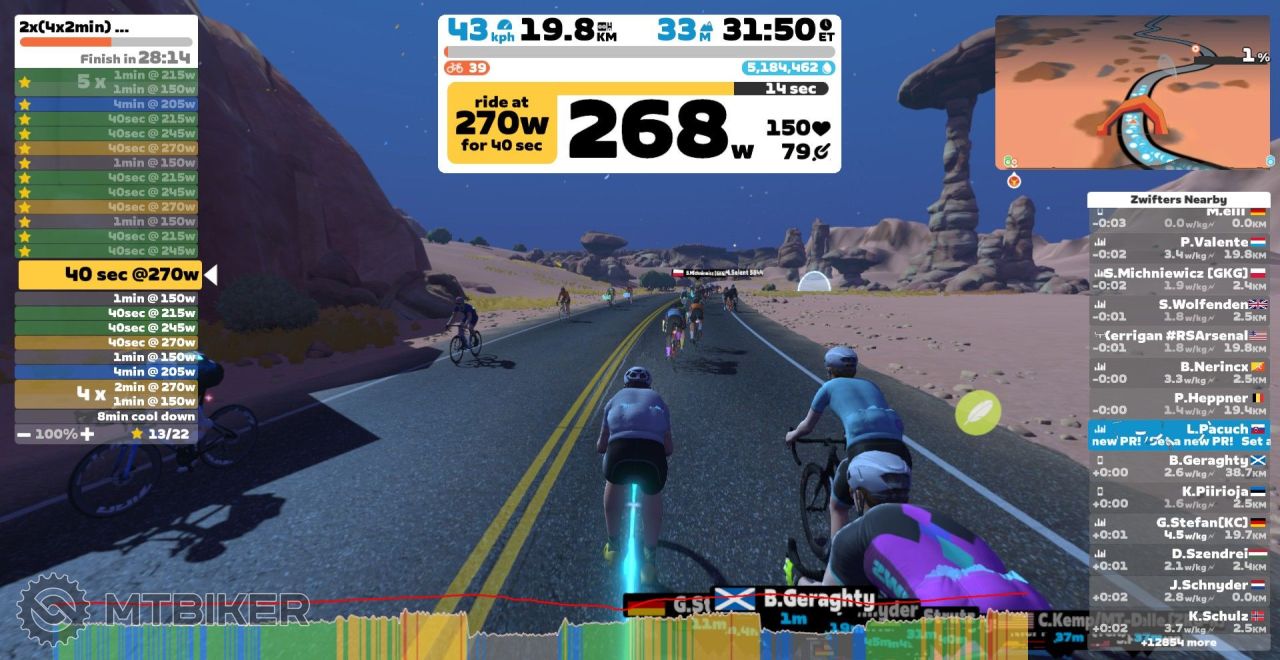
Task: Select K.Piirioja rider row
Action: click(x=1178, y=497)
